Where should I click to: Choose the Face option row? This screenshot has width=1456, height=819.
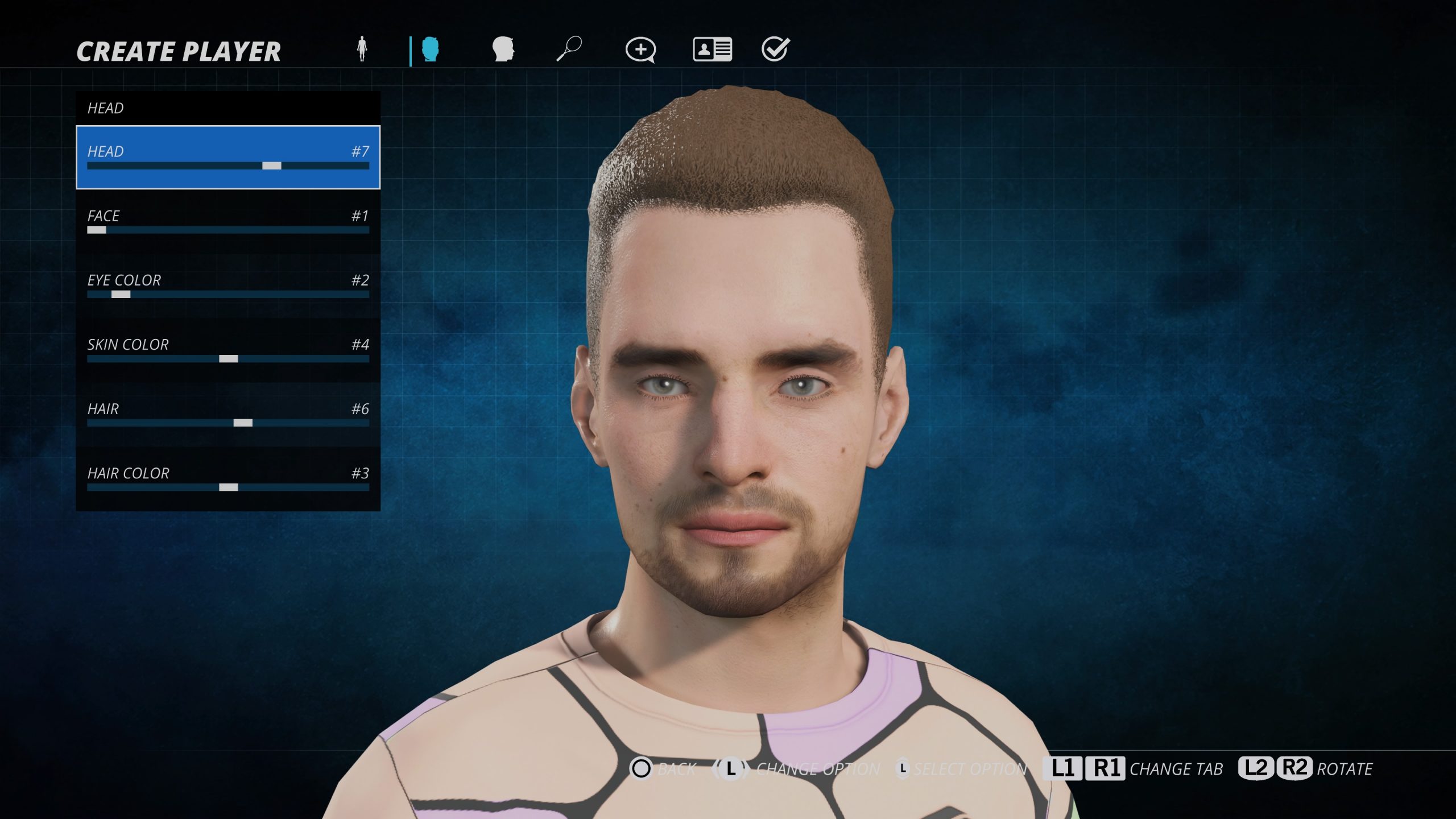[227, 221]
